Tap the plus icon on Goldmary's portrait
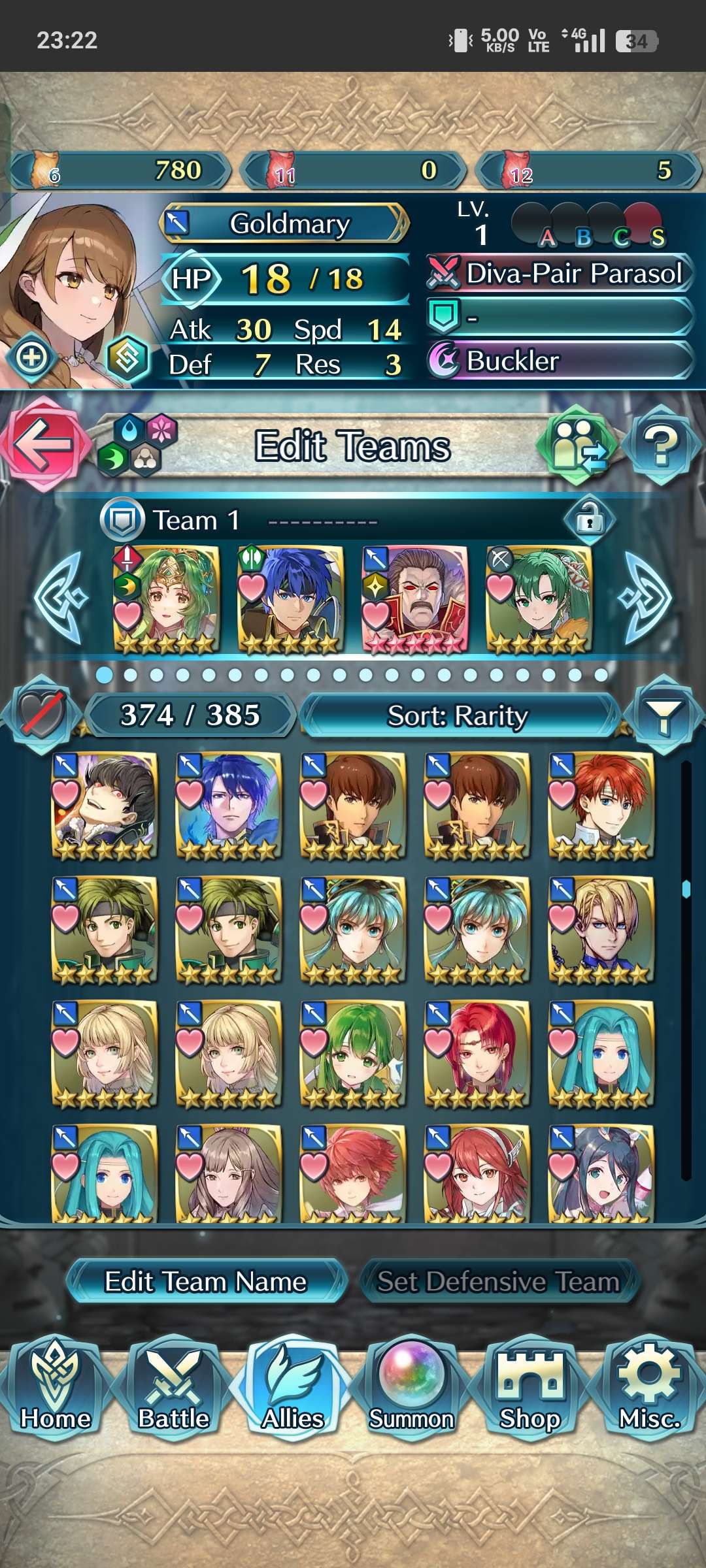706x1568 pixels. 31,357
